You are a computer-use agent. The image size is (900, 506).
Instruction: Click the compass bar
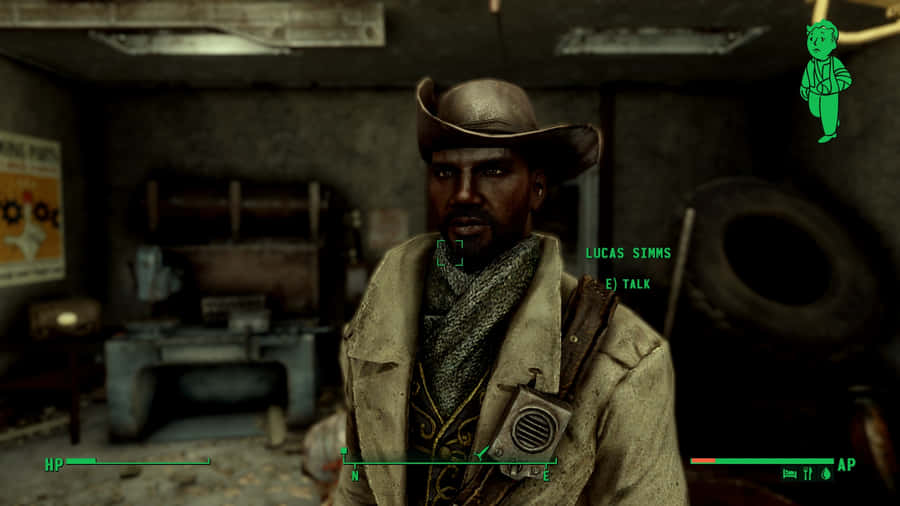(449, 462)
